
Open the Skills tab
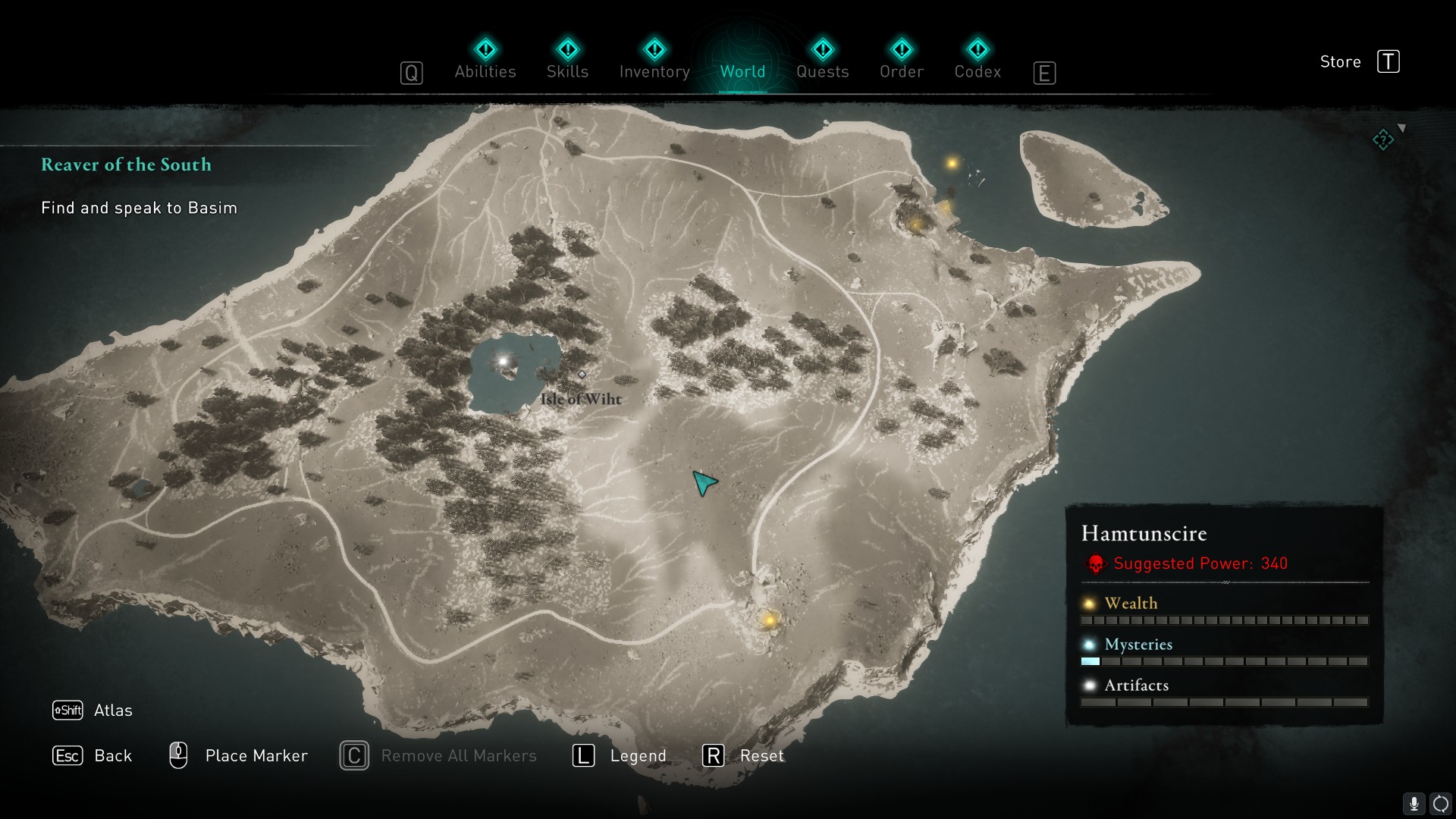pyautogui.click(x=567, y=61)
